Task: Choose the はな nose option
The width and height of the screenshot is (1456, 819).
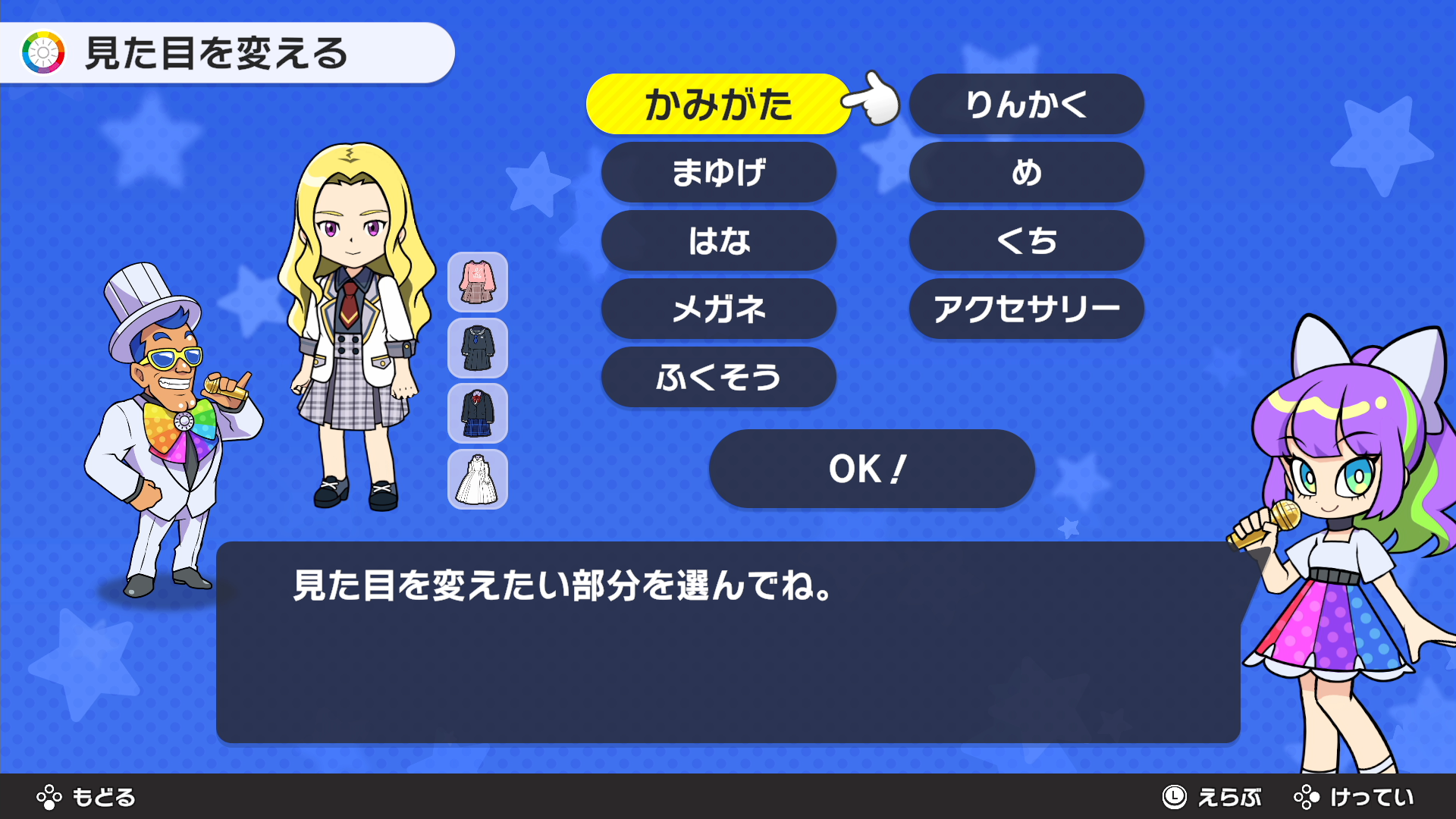Action: point(718,241)
